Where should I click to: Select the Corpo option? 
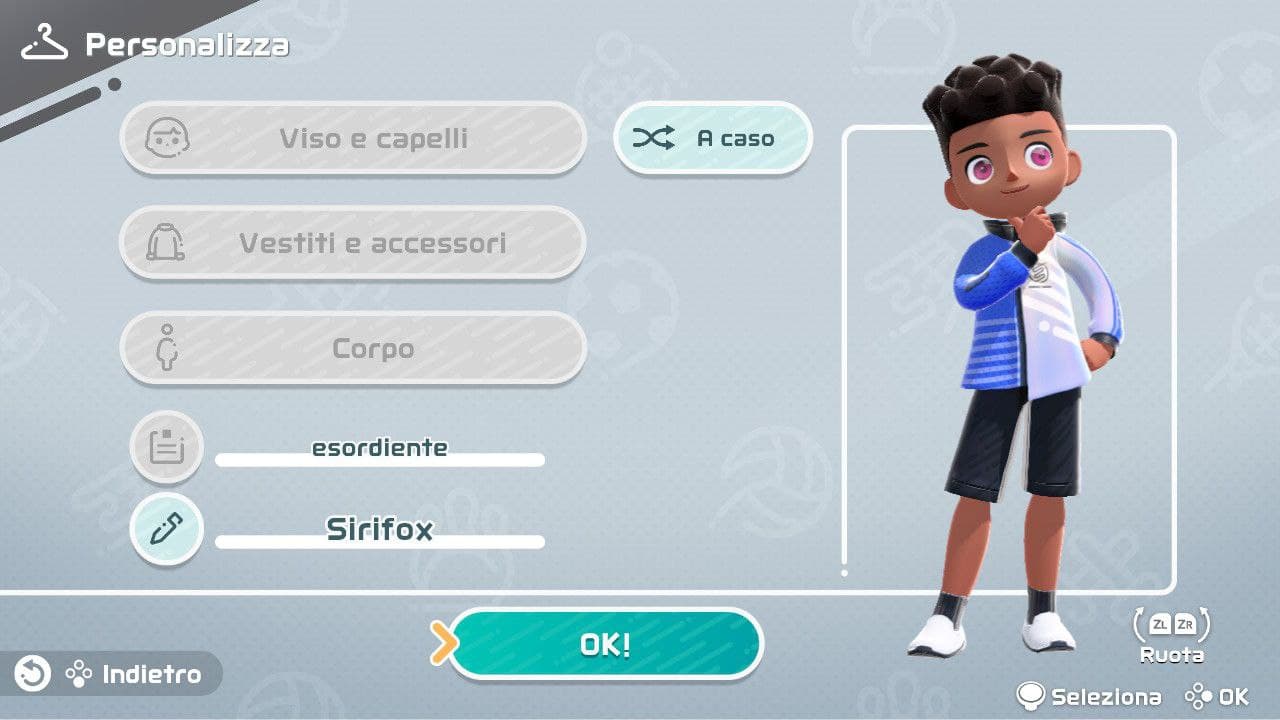[352, 349]
